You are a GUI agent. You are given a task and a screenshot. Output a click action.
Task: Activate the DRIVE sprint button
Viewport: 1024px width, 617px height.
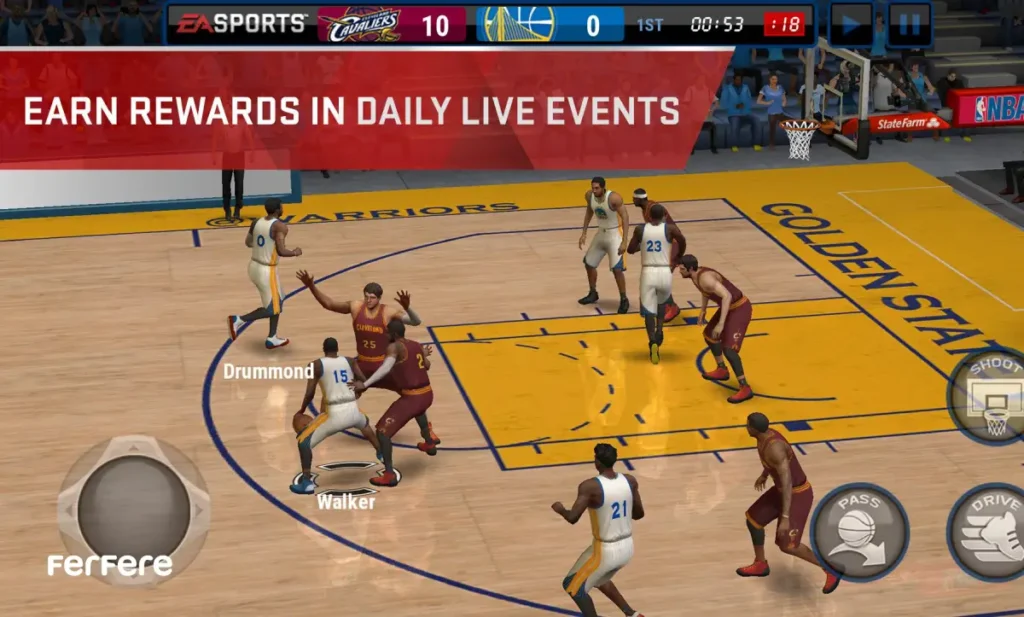[x=990, y=531]
